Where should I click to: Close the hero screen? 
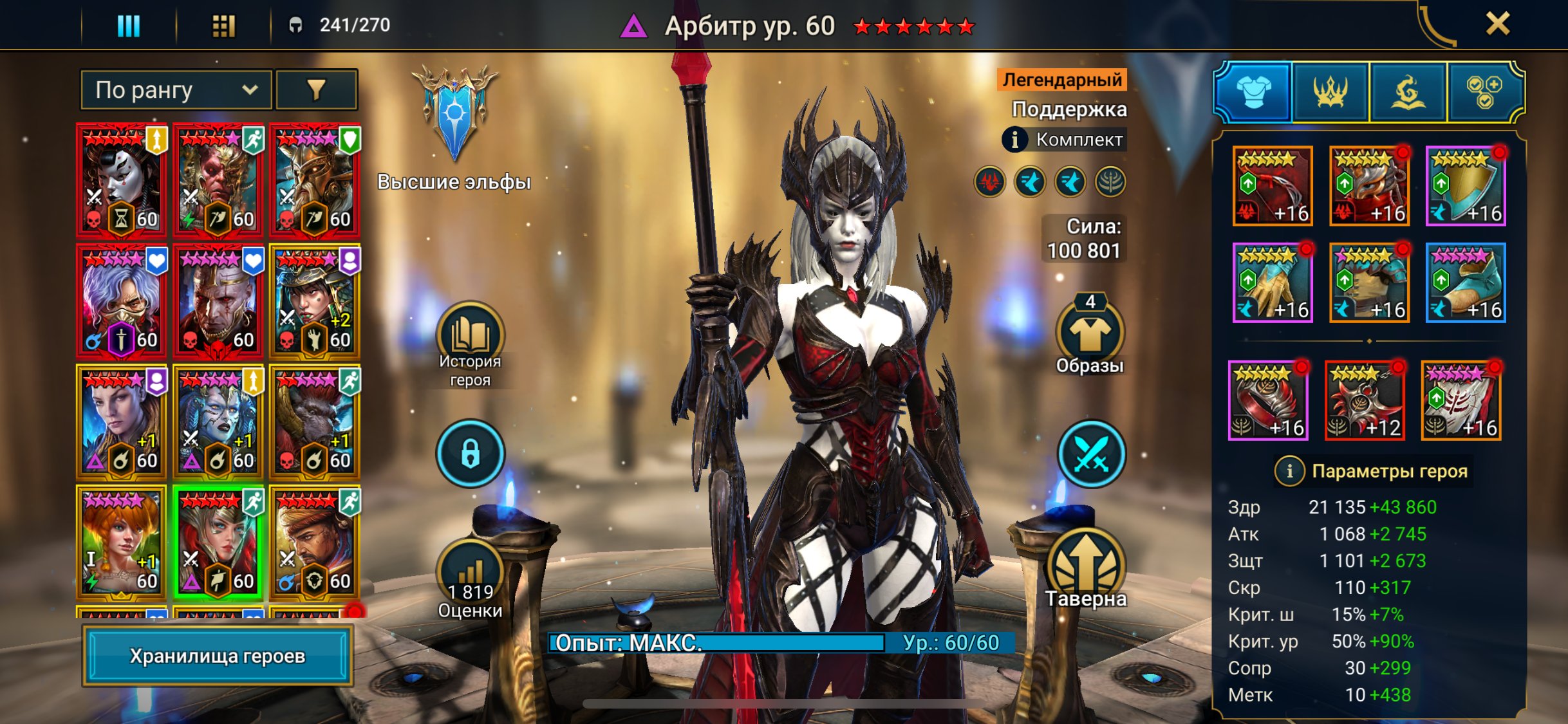tap(1497, 24)
